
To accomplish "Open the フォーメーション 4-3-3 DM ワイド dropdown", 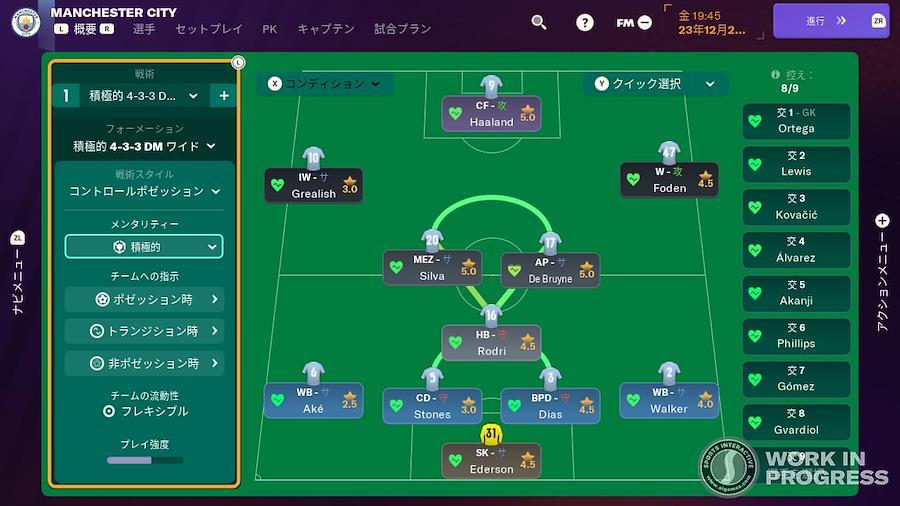I will click(144, 146).
